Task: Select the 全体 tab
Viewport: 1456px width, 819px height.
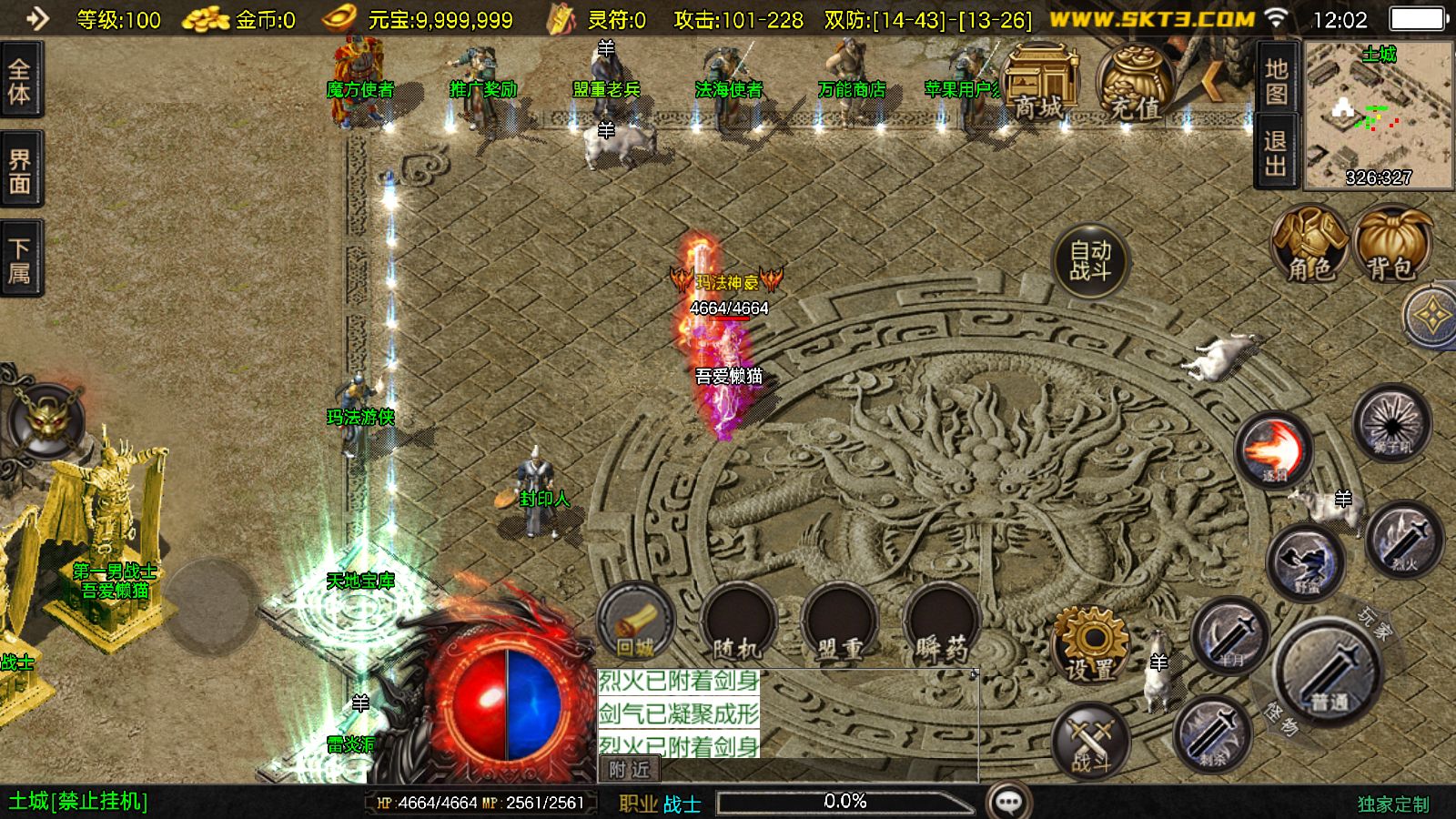Action: point(19,81)
